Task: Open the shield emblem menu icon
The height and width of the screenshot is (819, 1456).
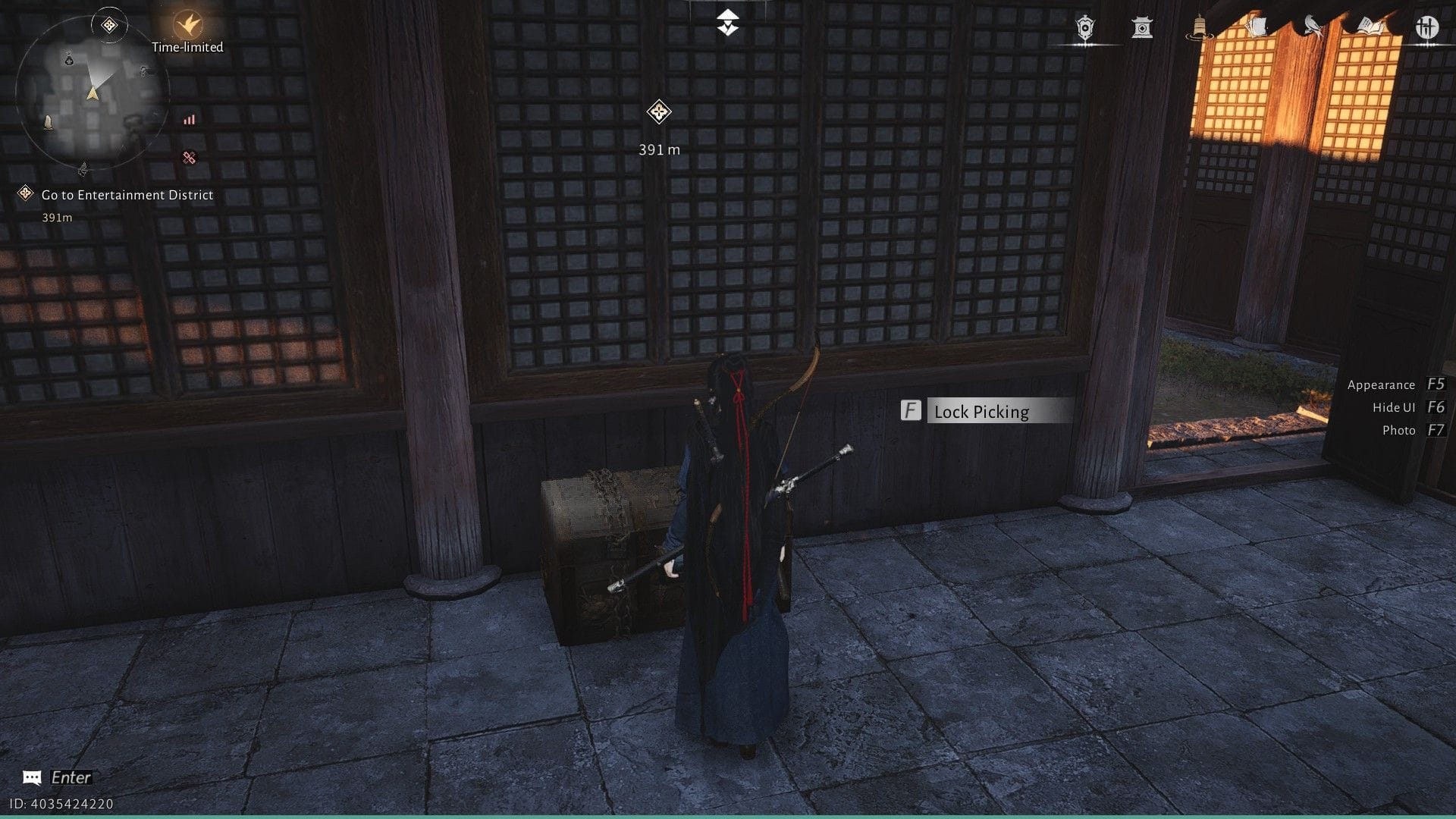Action: pos(1084,27)
